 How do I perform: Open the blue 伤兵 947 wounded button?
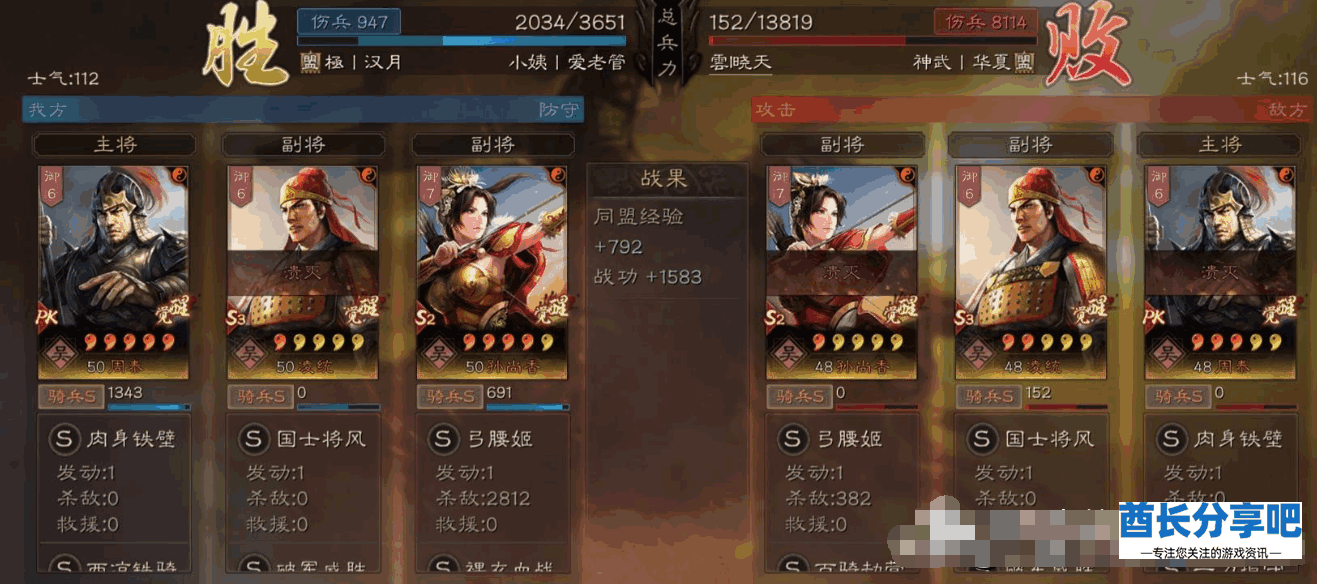pos(348,21)
